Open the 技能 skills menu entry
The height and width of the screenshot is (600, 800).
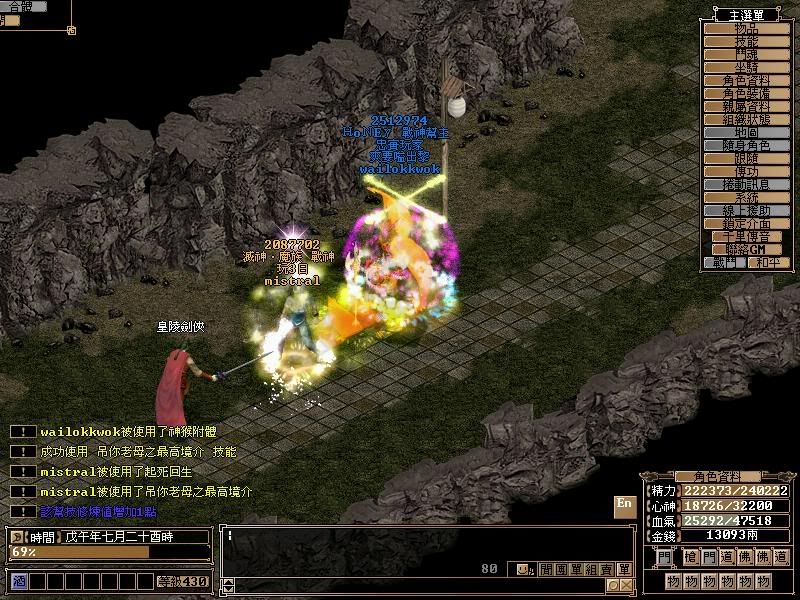click(x=746, y=42)
